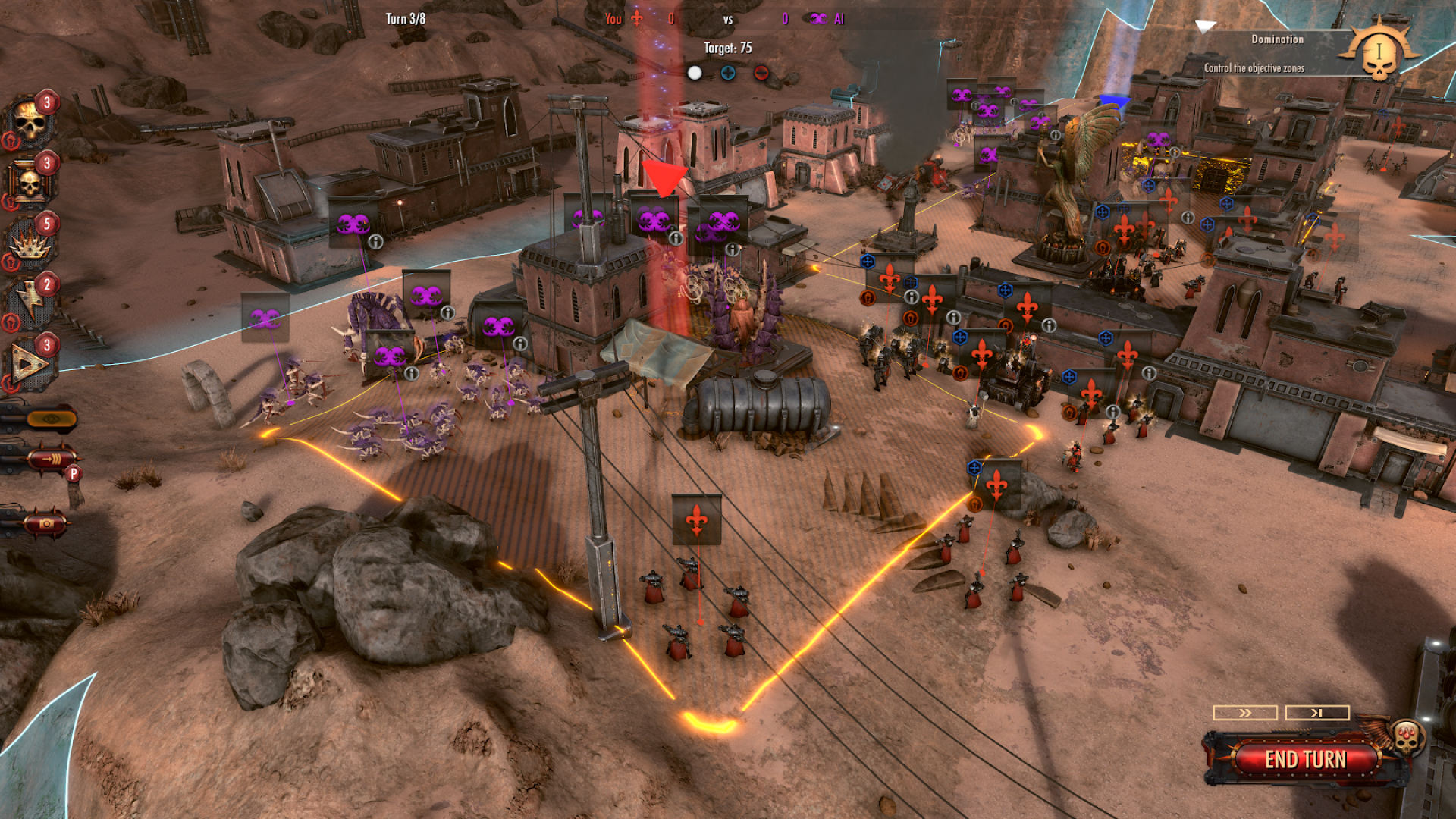
Task: Select the framed skull banner stratagem
Action: coord(30,182)
